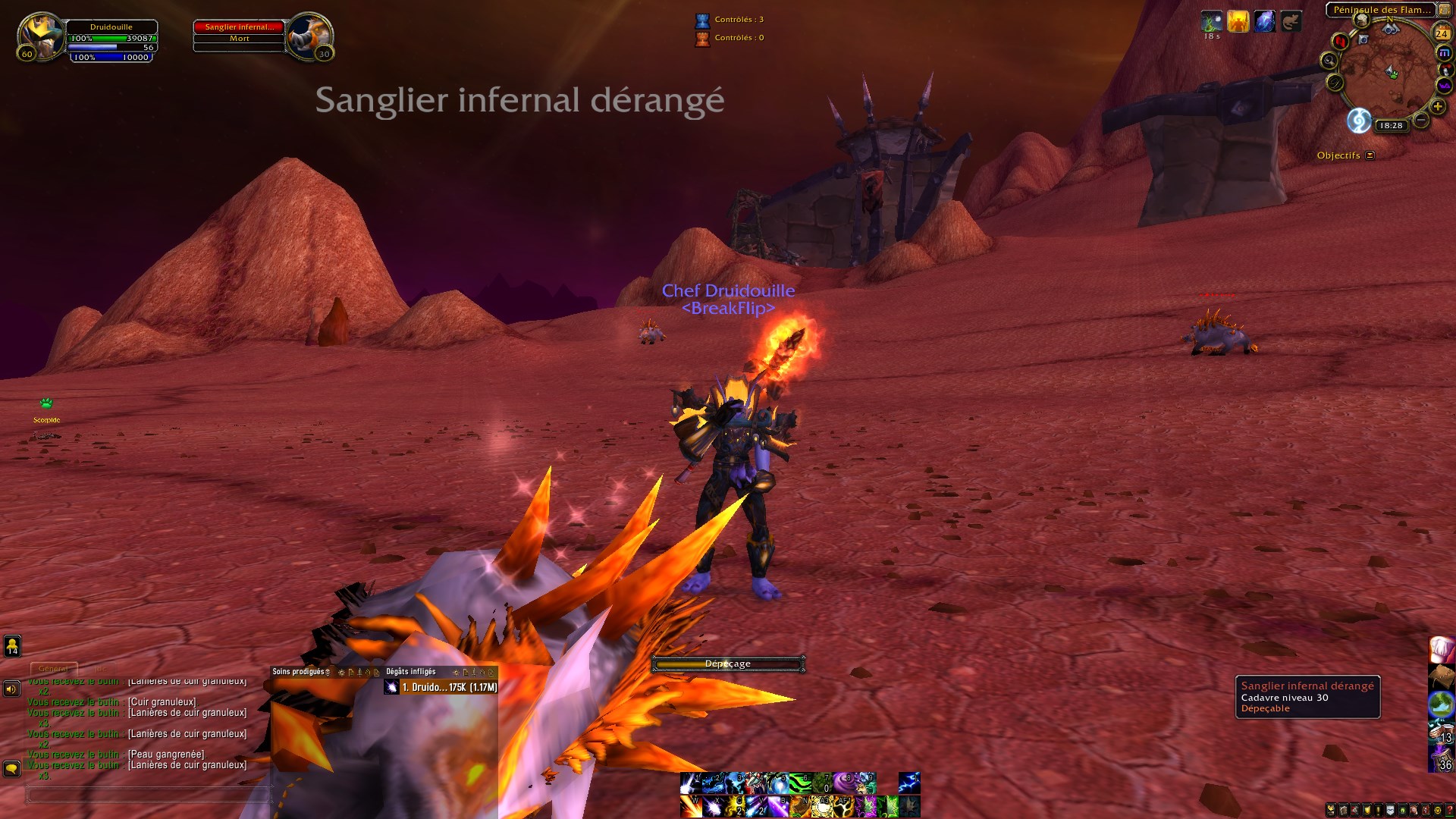The height and width of the screenshot is (819, 1456).
Task: Select the Dégâts infligés meter panel
Action: (x=410, y=672)
